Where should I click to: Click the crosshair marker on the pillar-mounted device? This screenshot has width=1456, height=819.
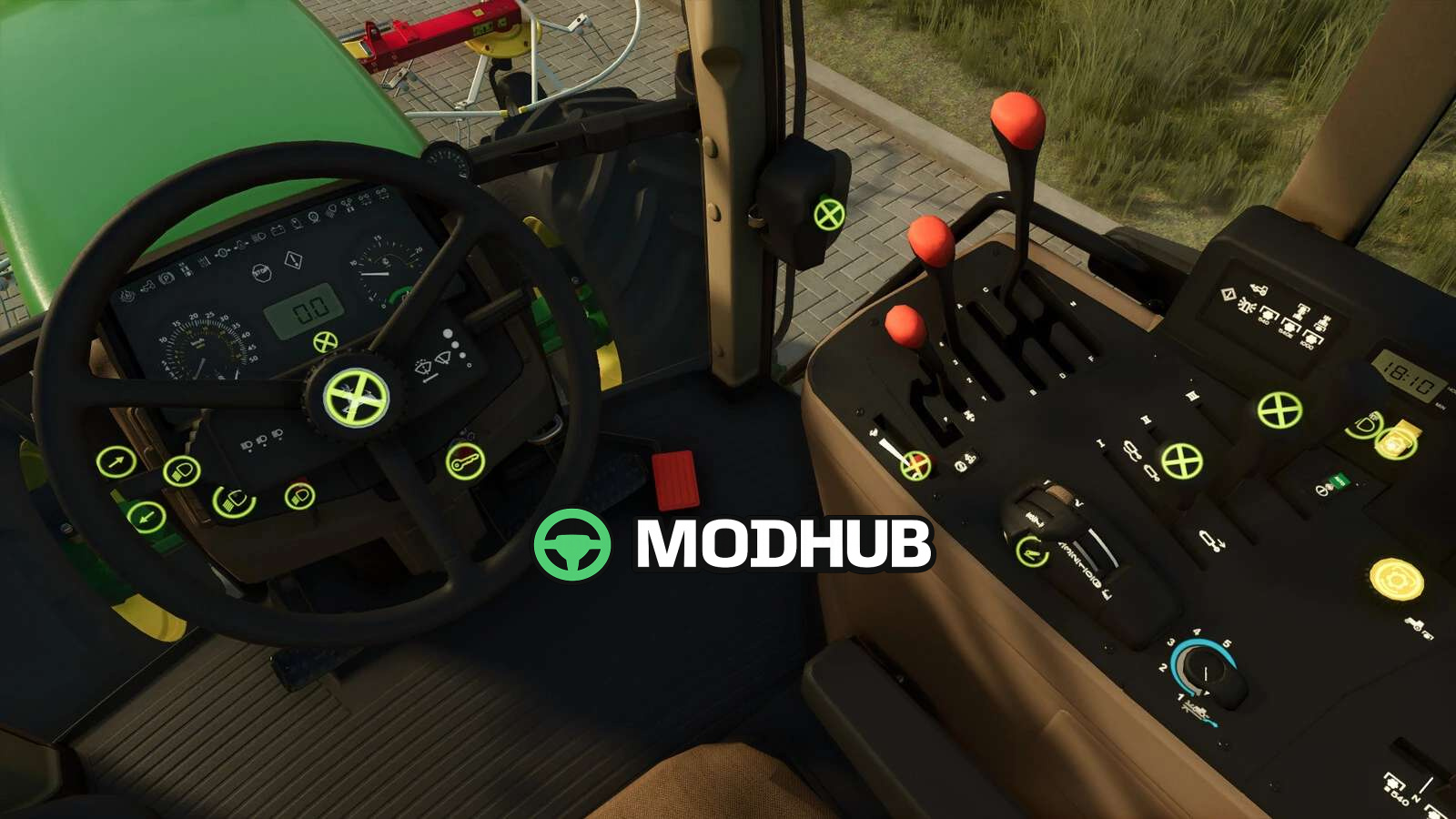828,214
